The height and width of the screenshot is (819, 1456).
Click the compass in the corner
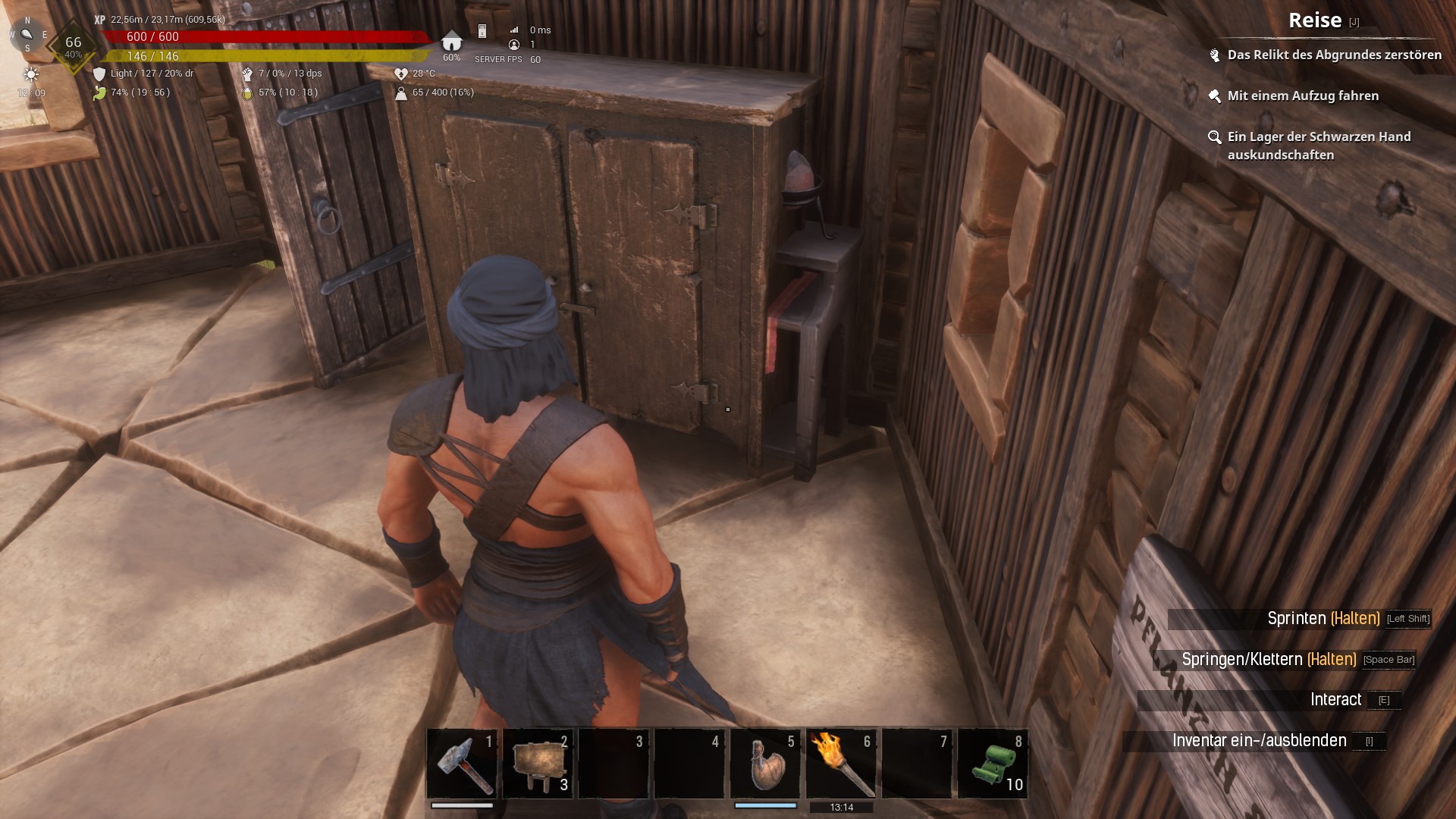pos(27,34)
